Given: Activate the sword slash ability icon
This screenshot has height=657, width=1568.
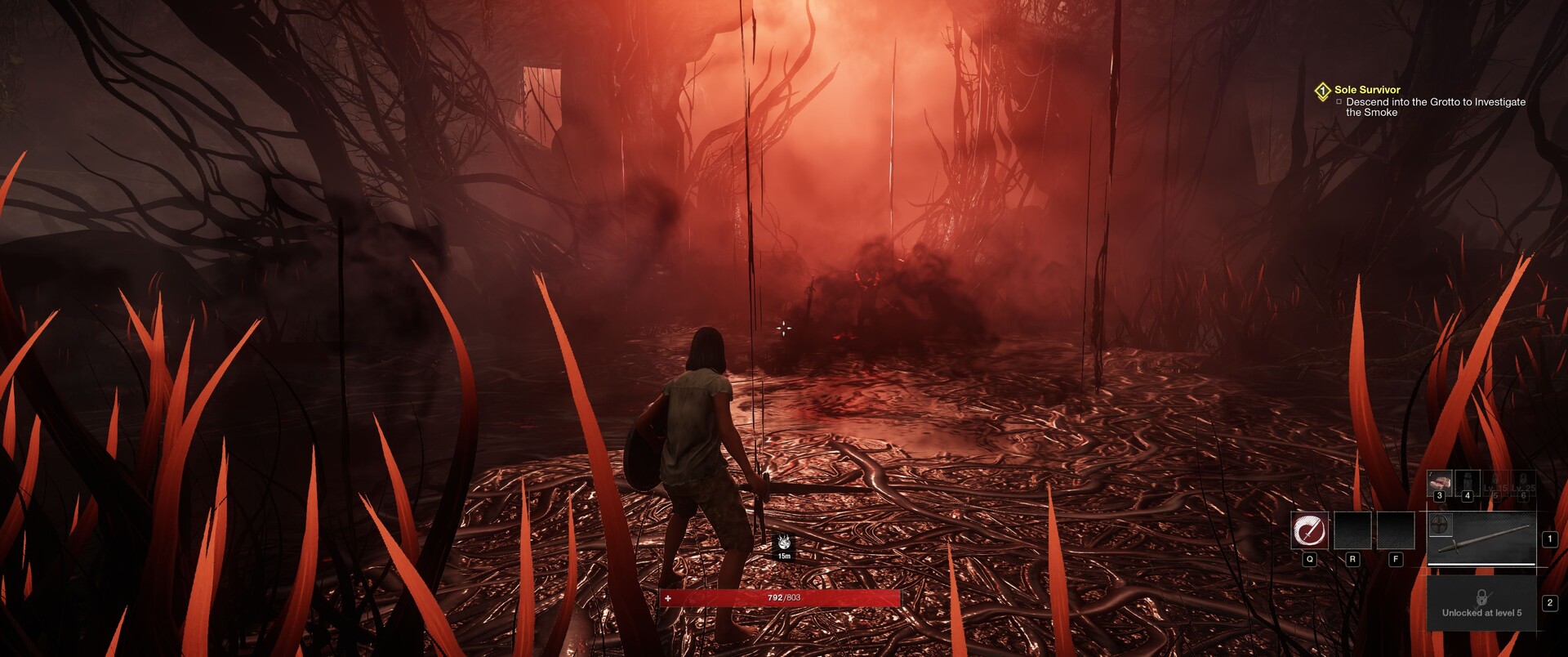Looking at the screenshot, I should pyautogui.click(x=1310, y=530).
